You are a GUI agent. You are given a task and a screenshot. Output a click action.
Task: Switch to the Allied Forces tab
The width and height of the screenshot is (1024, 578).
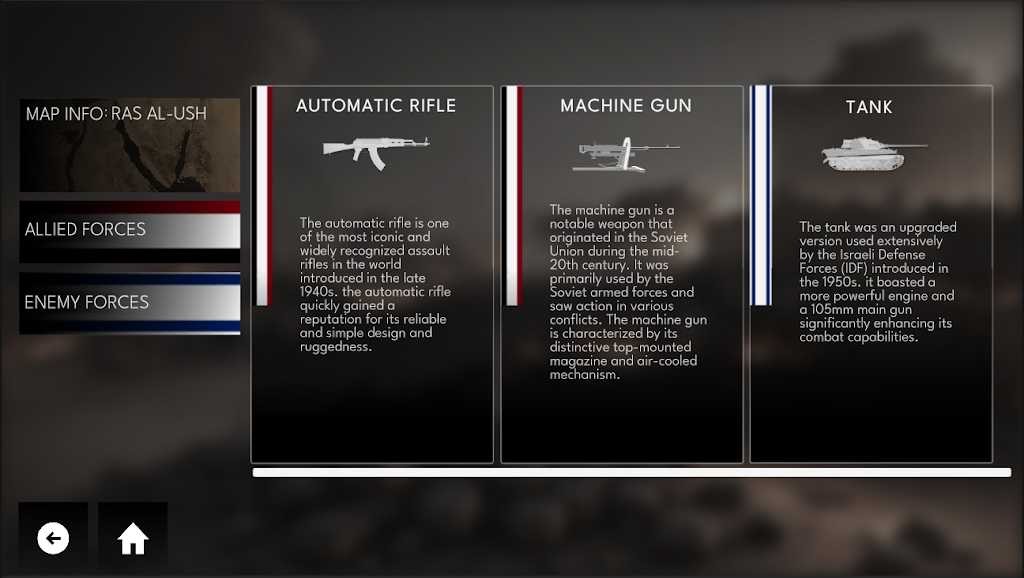pyautogui.click(x=130, y=230)
